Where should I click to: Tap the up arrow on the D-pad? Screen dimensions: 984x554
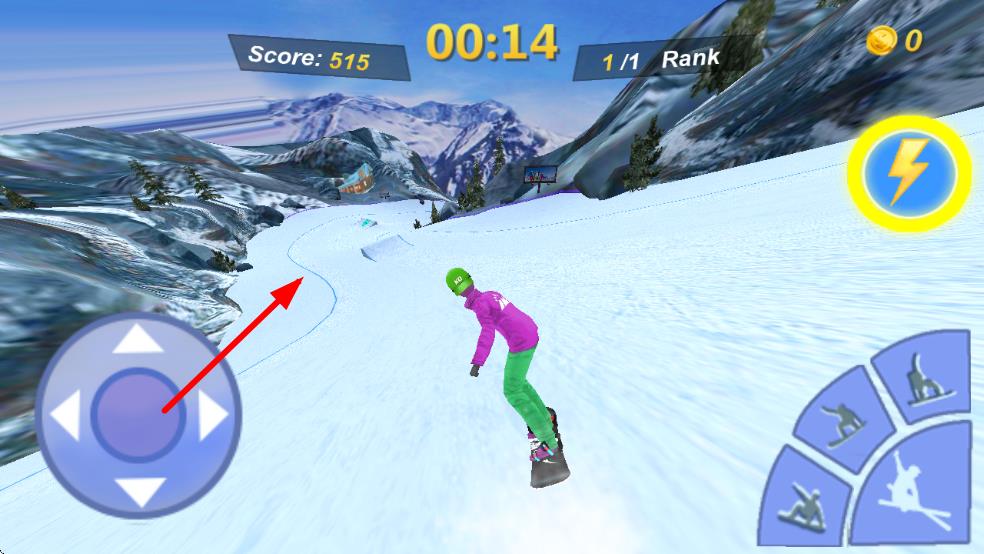click(137, 342)
